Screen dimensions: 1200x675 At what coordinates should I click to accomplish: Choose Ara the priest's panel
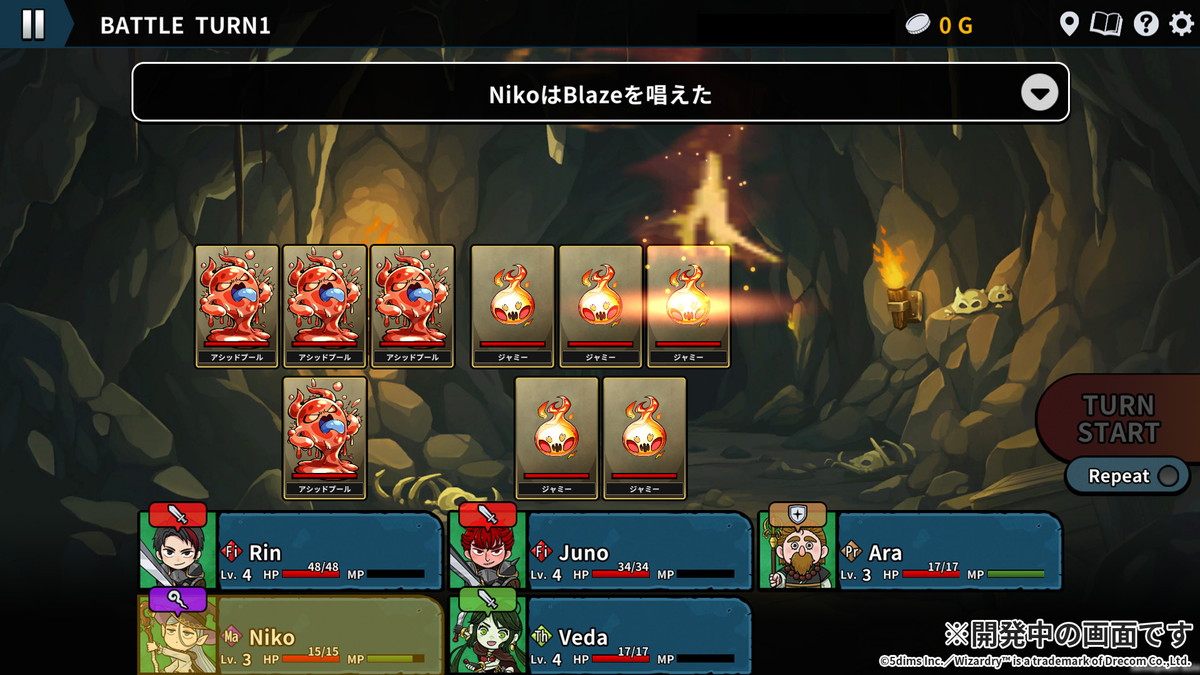tap(910, 552)
